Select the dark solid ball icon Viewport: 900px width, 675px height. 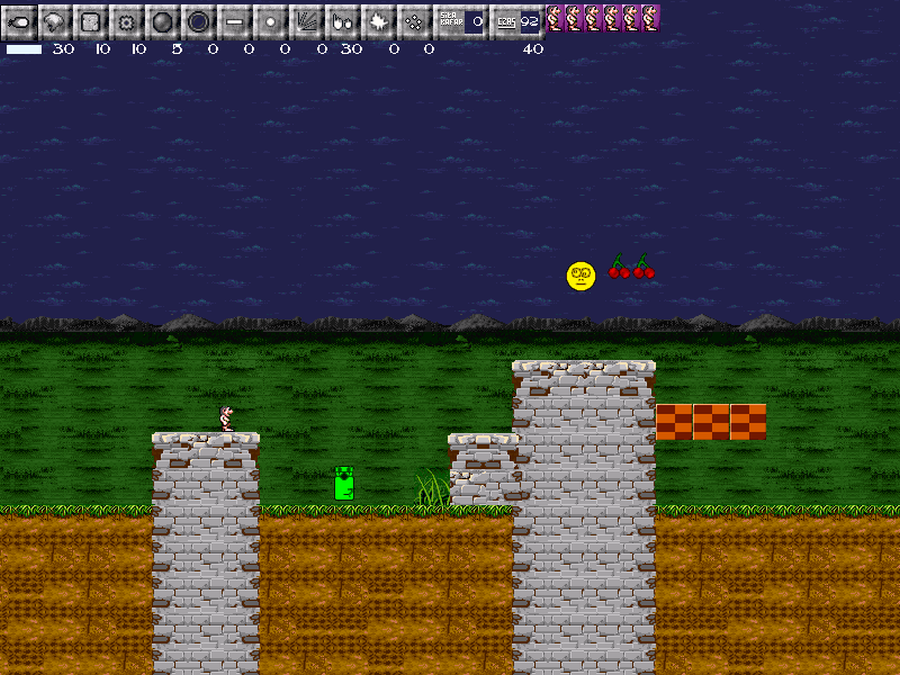tap(162, 20)
